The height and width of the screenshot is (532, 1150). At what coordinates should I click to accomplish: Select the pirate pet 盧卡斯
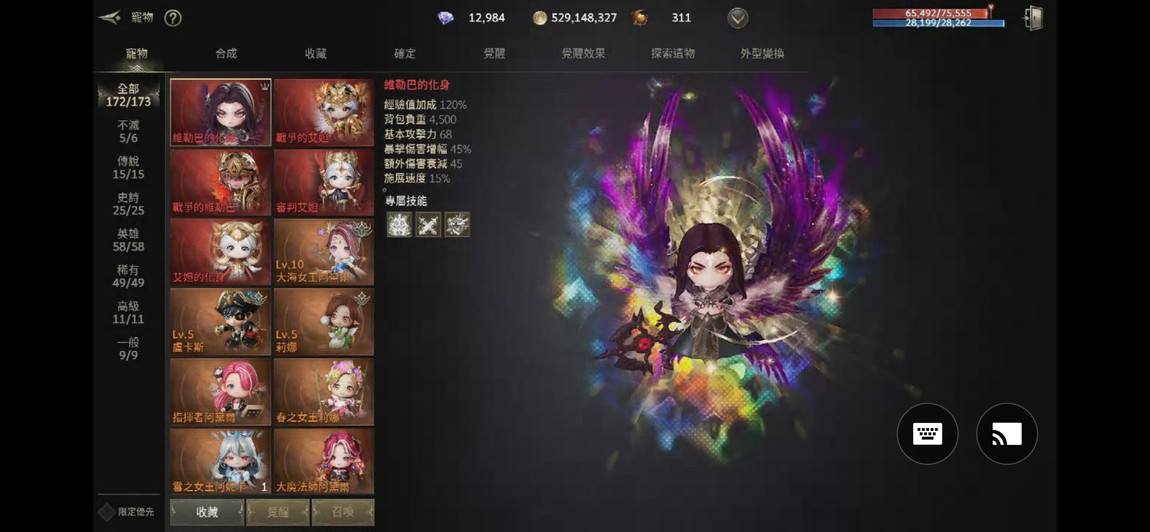pos(220,322)
